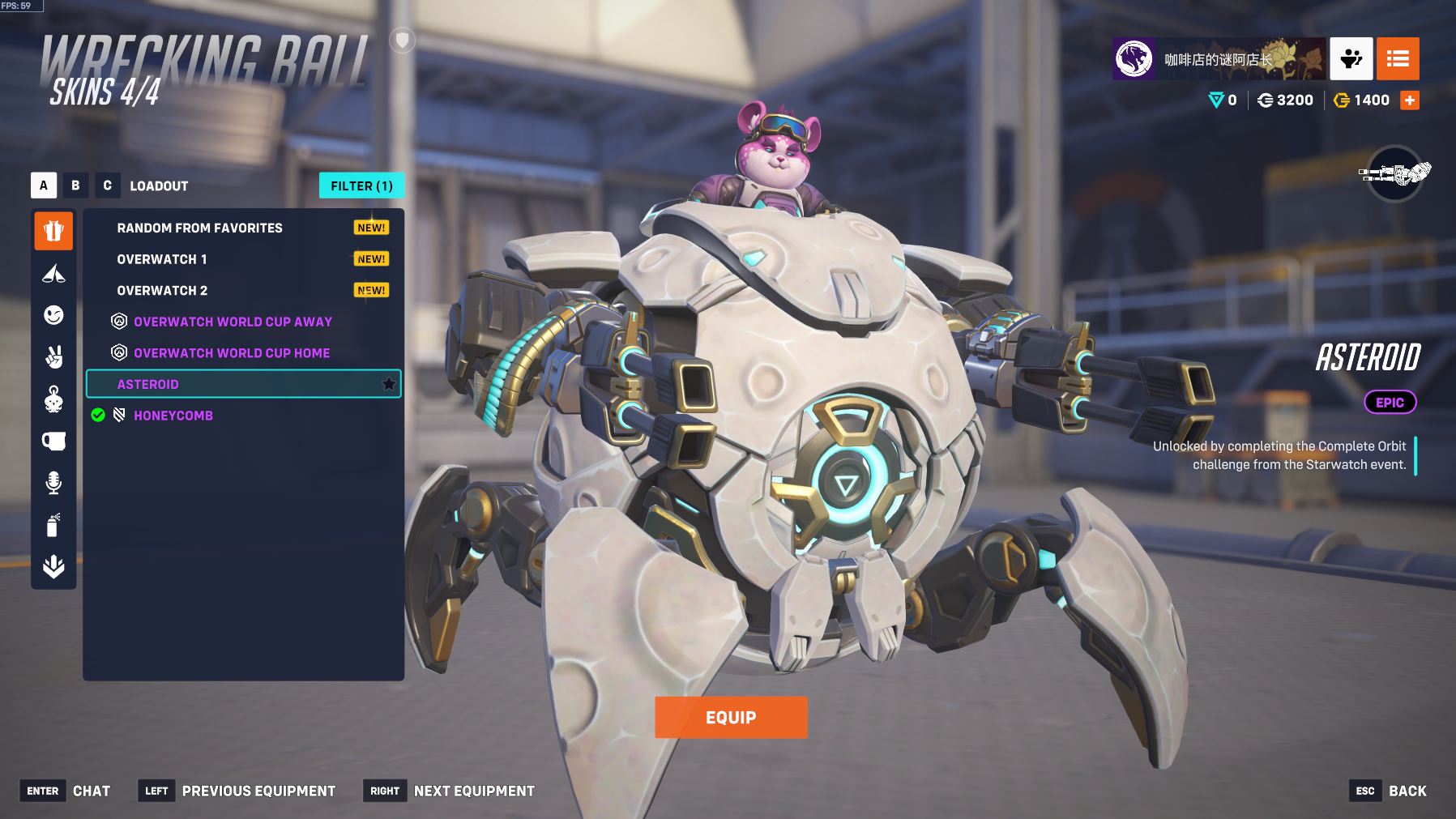The width and height of the screenshot is (1456, 819).
Task: Switch to loadout C
Action: coord(107,186)
